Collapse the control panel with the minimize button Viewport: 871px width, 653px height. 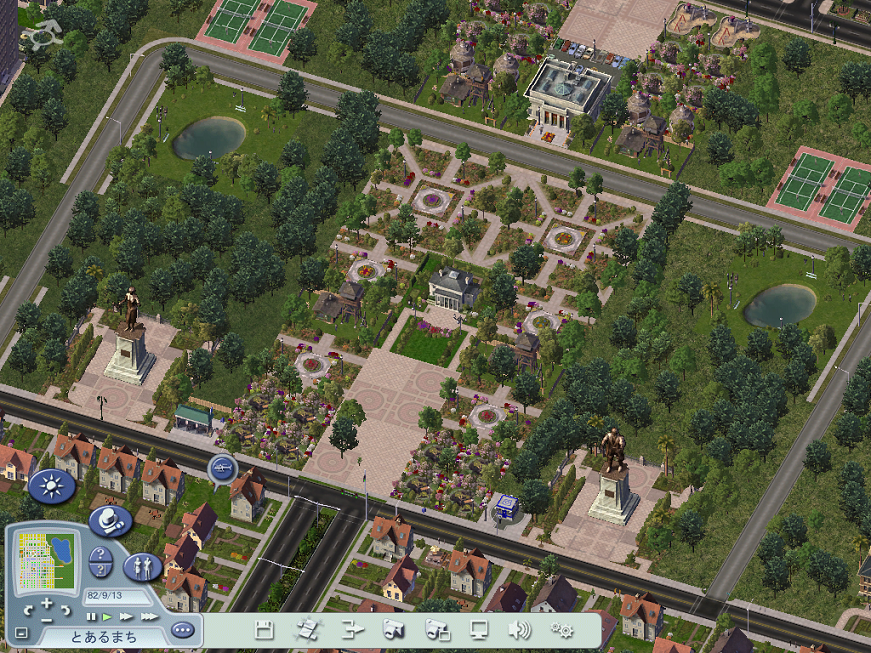[x=21, y=633]
